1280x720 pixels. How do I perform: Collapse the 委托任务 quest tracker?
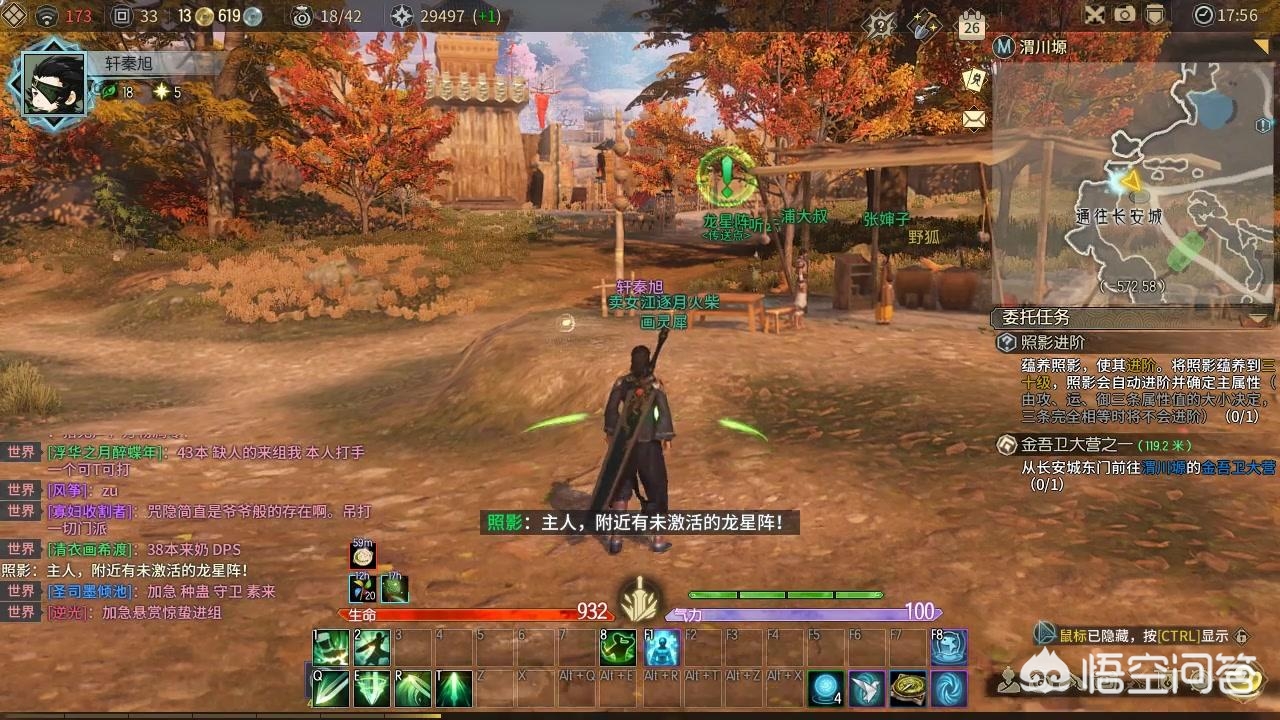click(x=1257, y=318)
